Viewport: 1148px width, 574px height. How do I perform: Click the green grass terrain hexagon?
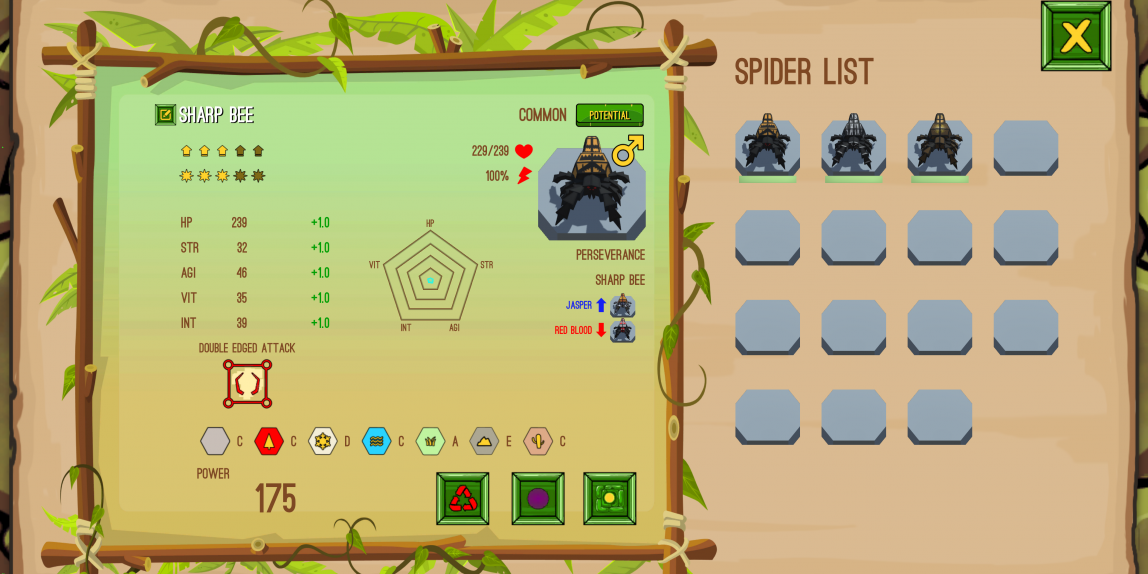pyautogui.click(x=430, y=441)
